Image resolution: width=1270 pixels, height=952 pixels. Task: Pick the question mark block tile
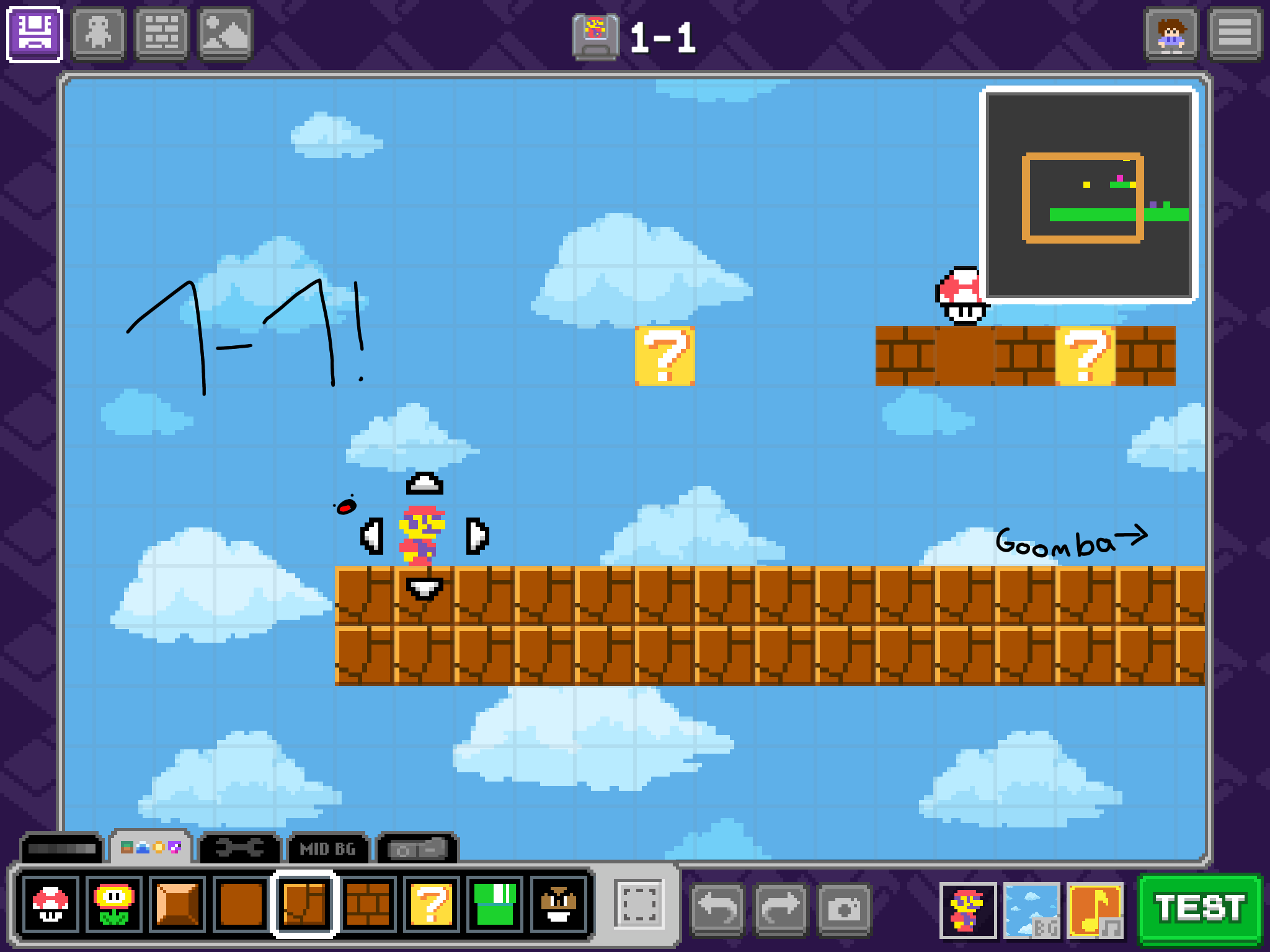(432, 905)
